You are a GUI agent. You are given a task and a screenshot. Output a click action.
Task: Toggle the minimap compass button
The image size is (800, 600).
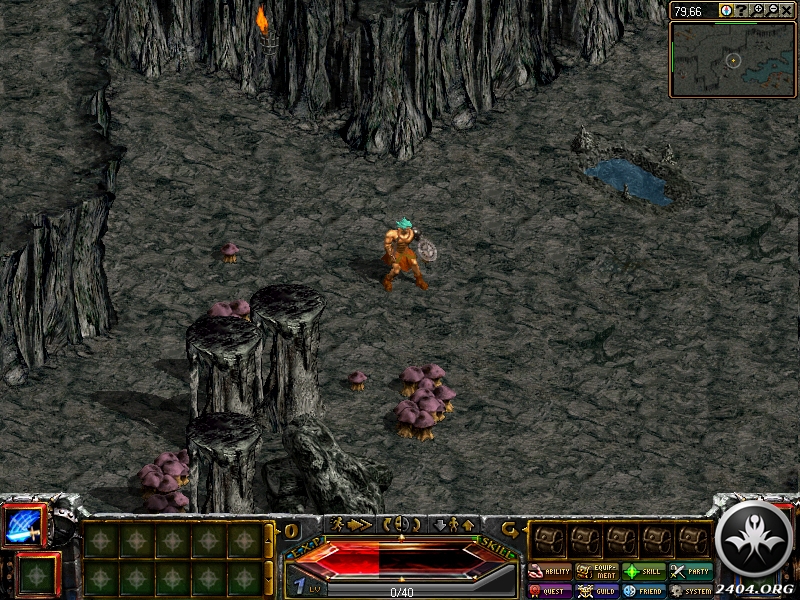click(726, 10)
